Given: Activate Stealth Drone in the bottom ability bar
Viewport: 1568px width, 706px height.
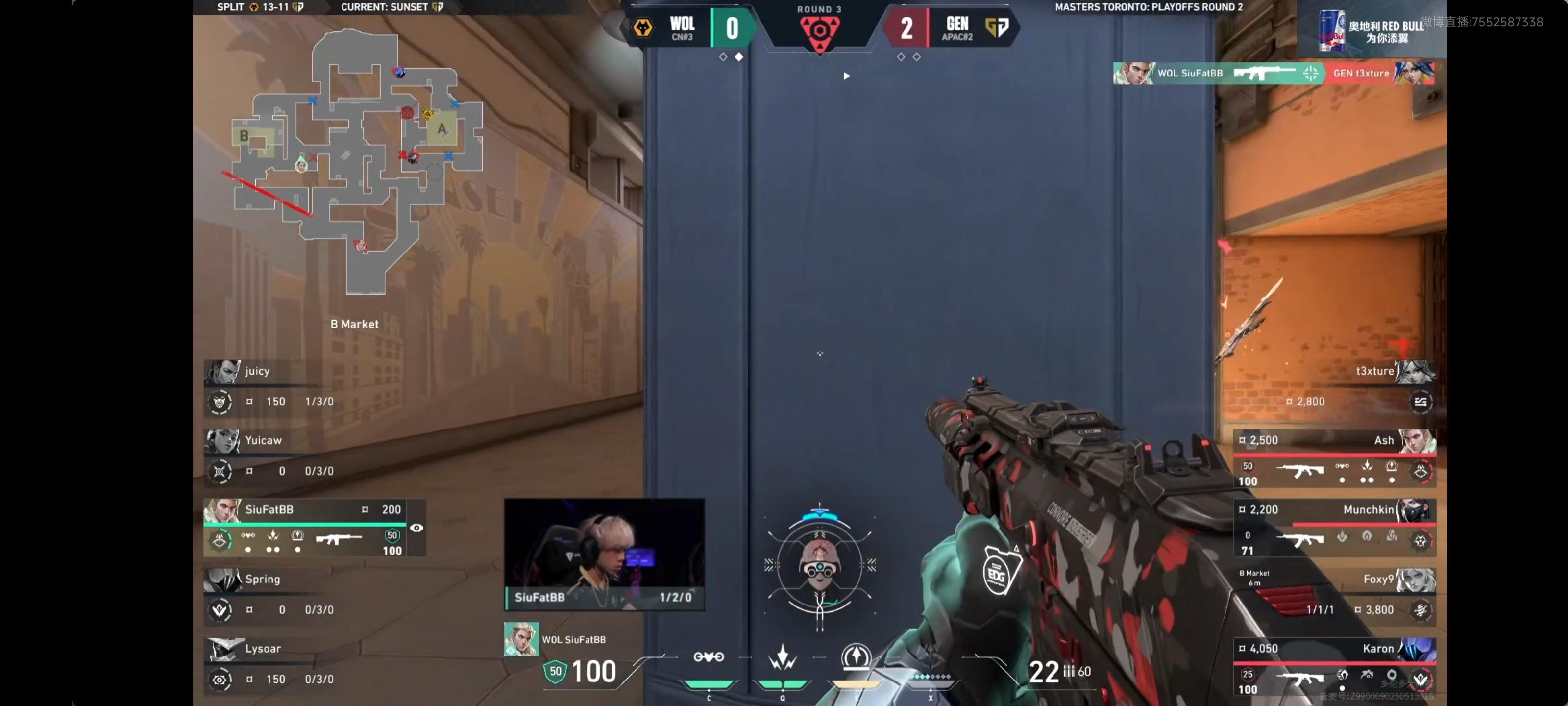Looking at the screenshot, I should [x=709, y=657].
